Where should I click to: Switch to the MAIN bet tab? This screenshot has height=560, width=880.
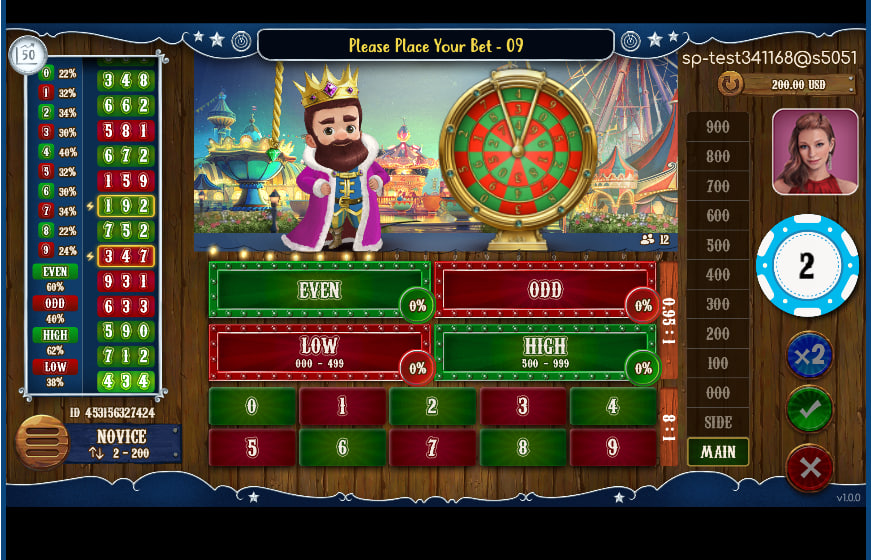click(x=718, y=452)
